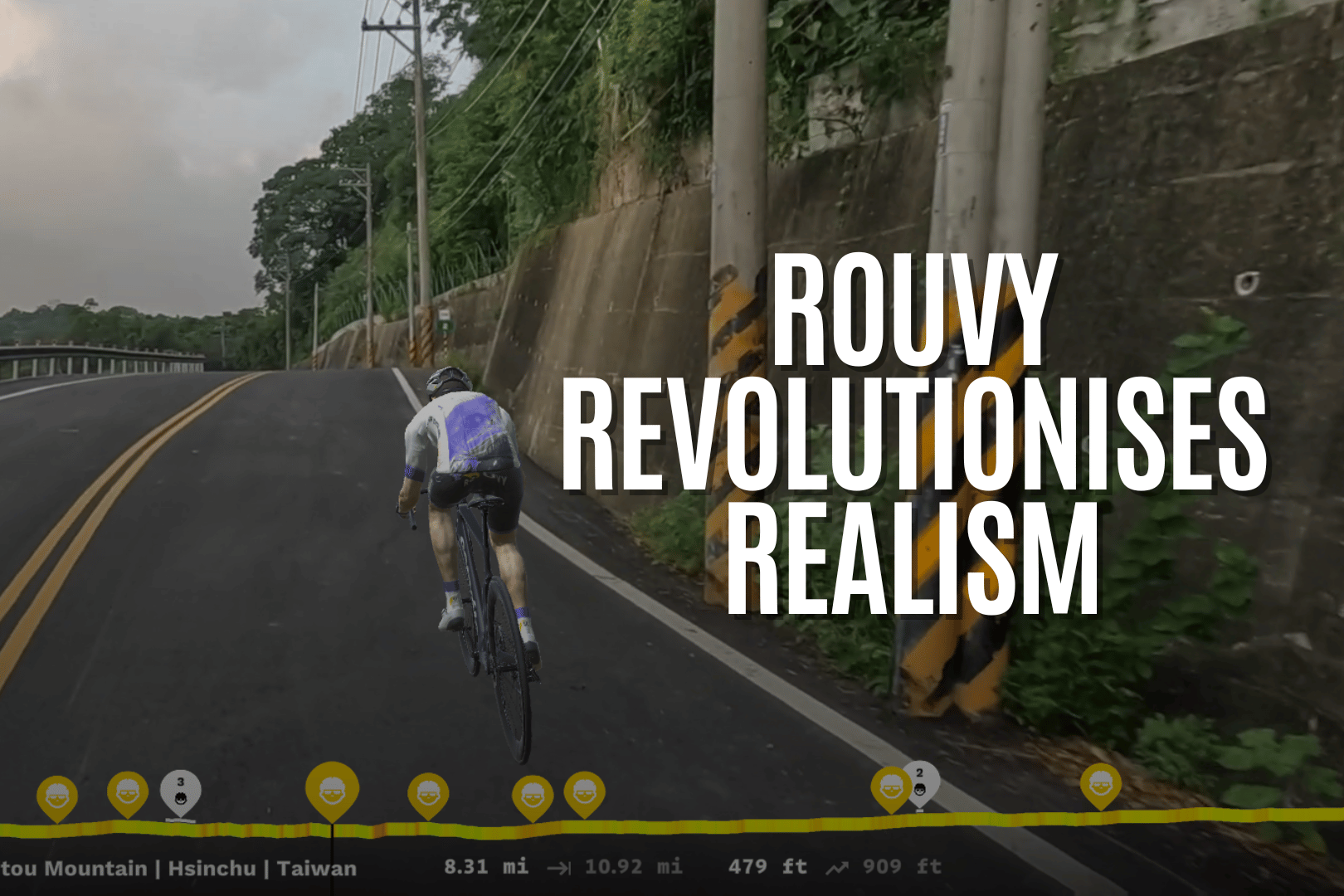Expand details for the rider marker labeled 3

click(x=181, y=782)
